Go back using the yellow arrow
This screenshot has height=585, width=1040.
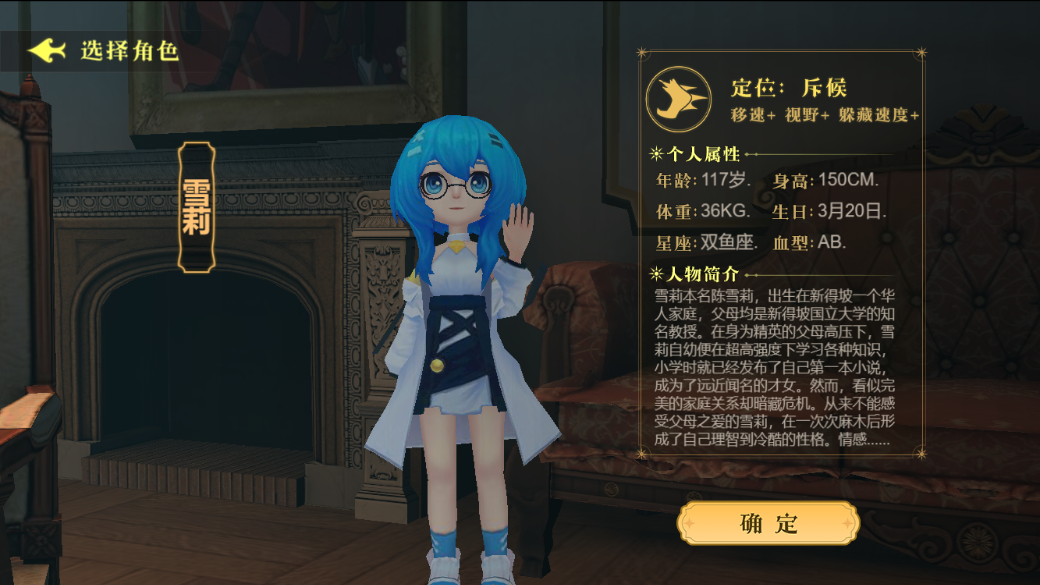47,50
